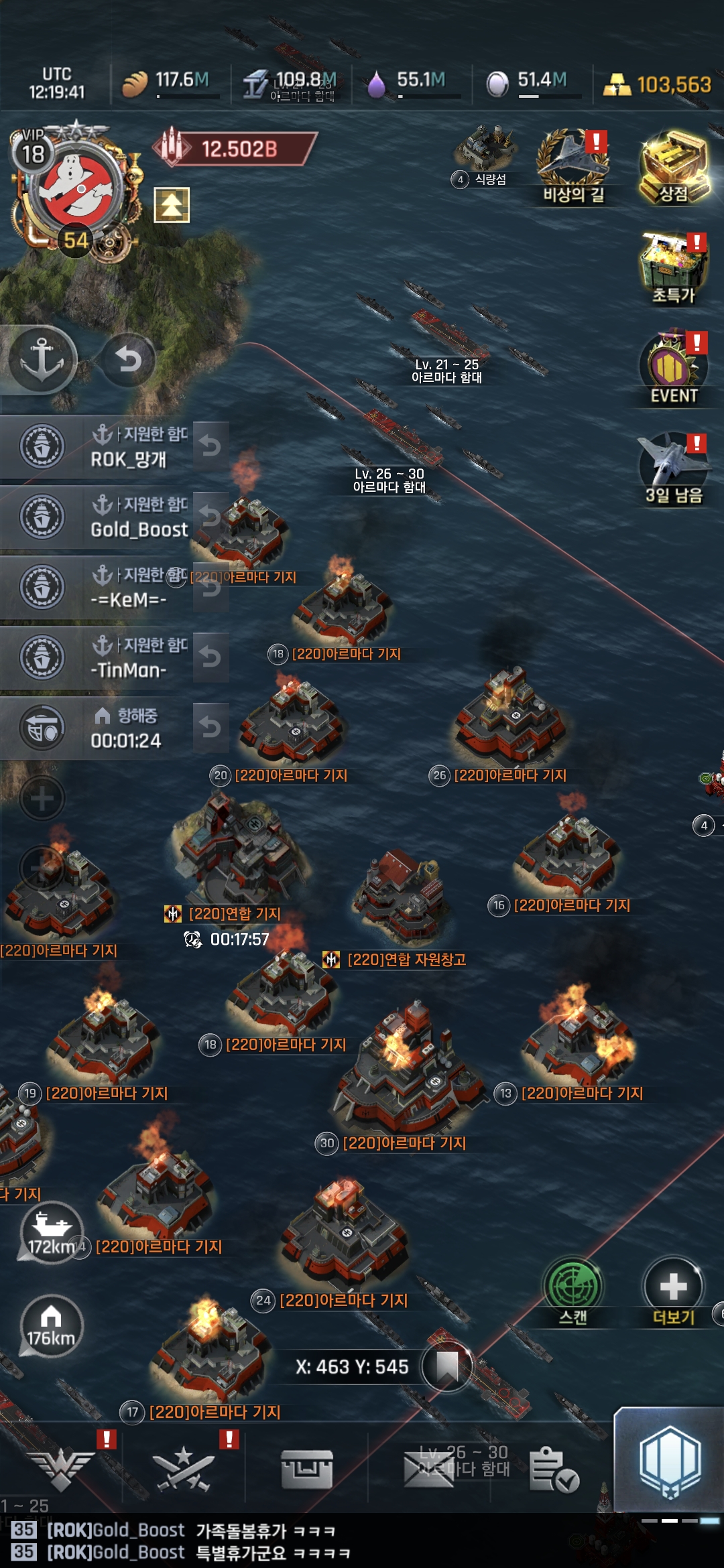Image resolution: width=724 pixels, height=1568 pixels.
Task: Open the chat box with Gold_Boost messages
Action: click(268, 1541)
